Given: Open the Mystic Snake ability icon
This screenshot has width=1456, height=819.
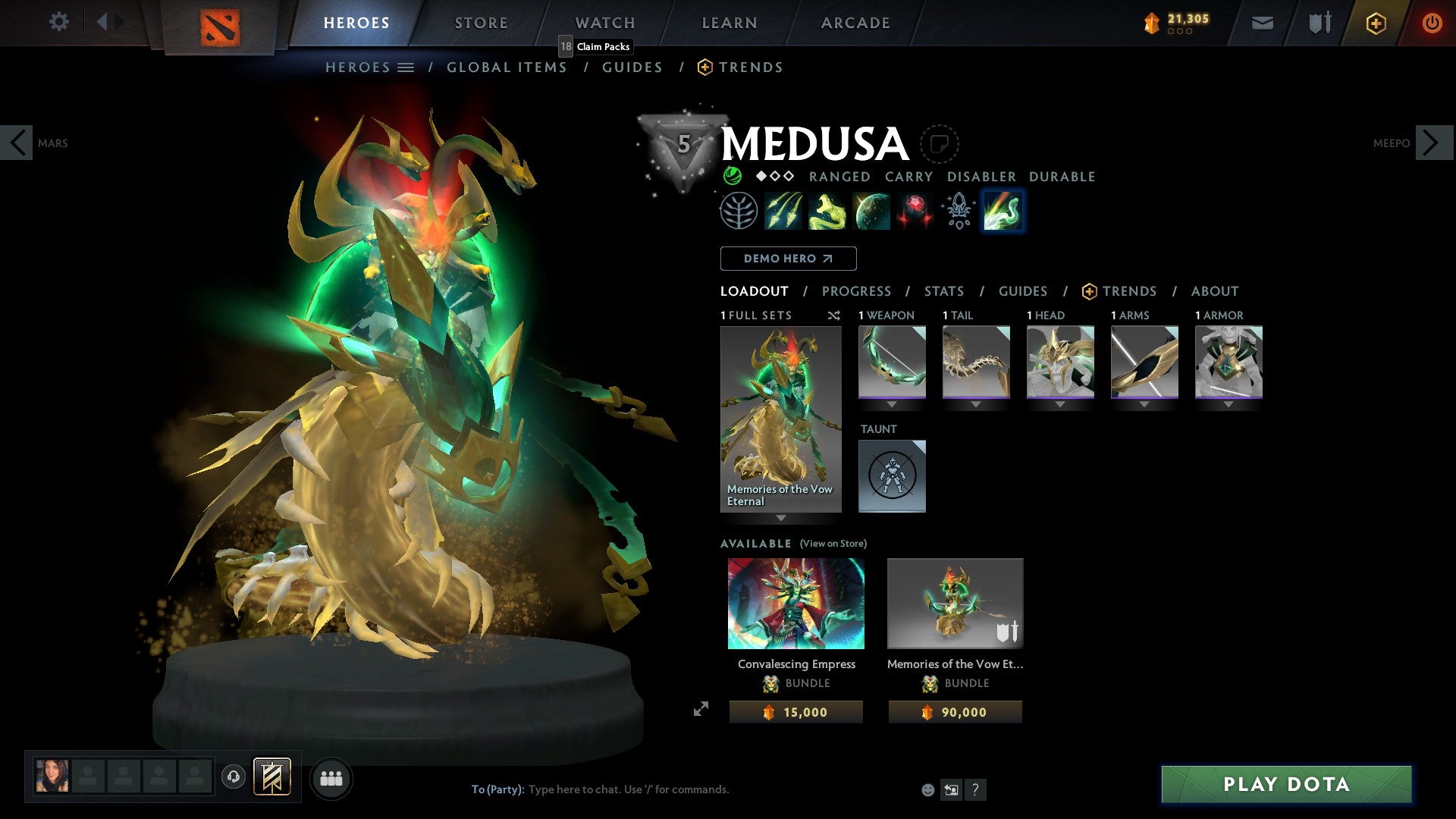Looking at the screenshot, I should tap(828, 211).
